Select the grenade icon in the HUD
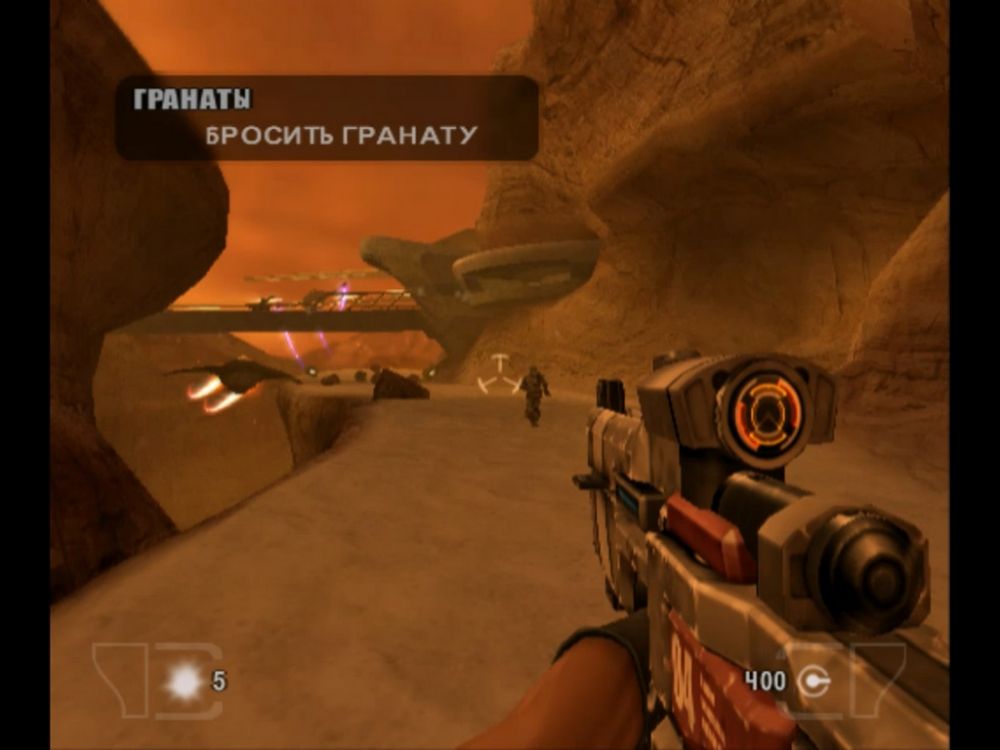The height and width of the screenshot is (750, 1000). (184, 682)
